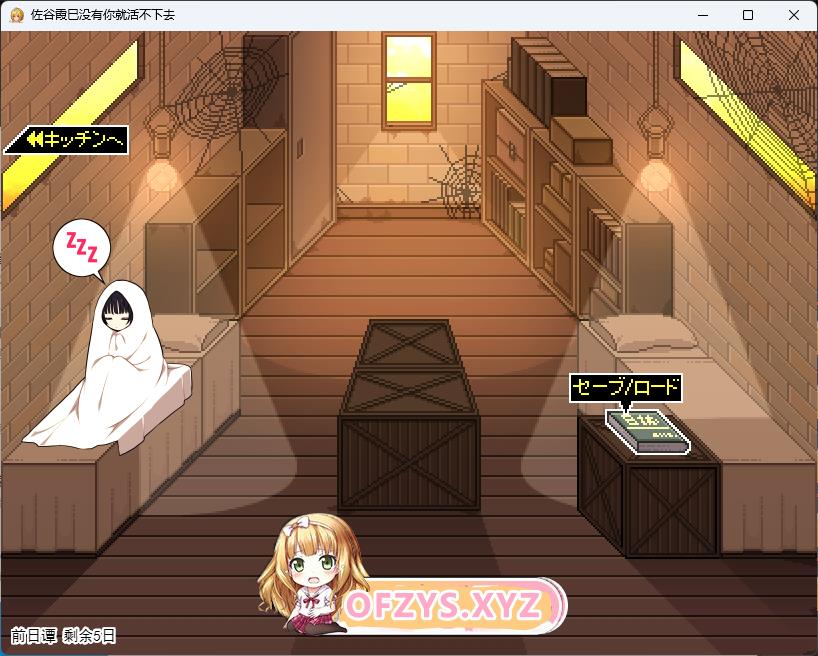818x656 pixels.
Task: Maximize the game window
Action: 748,15
